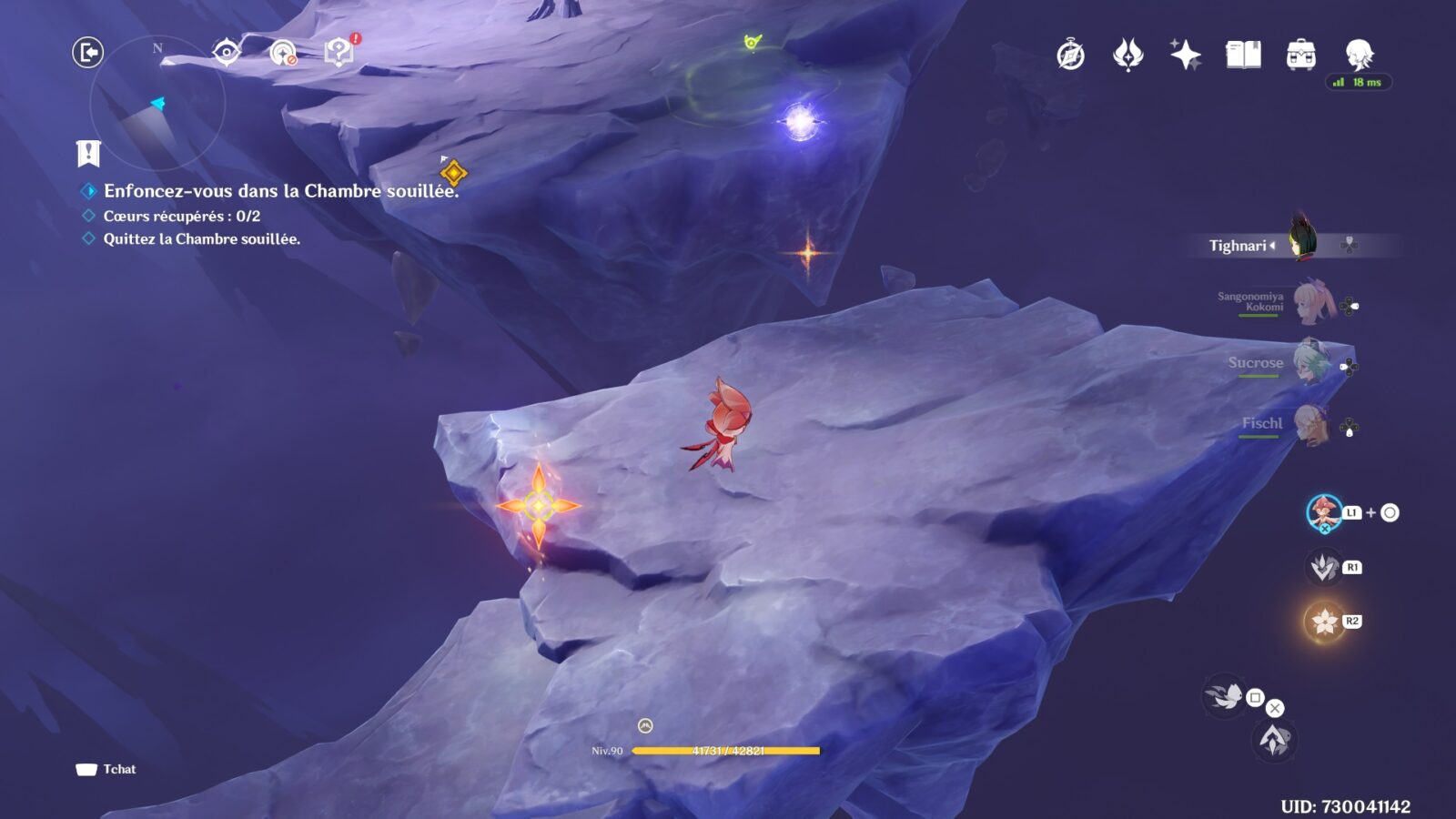Click the exit door icon to leave
This screenshot has width=1456, height=819.
click(88, 53)
